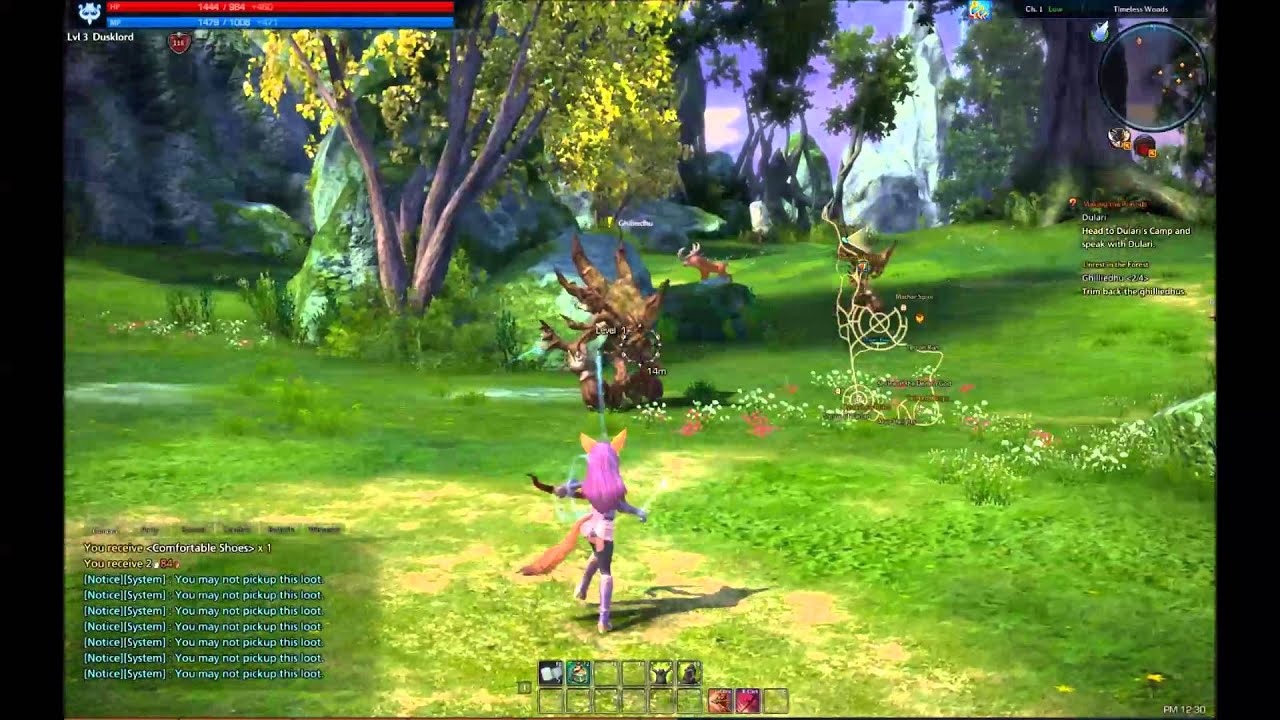The image size is (1280, 720).
Task: Activate the raised-arms figure skill slot
Action: pos(661,674)
